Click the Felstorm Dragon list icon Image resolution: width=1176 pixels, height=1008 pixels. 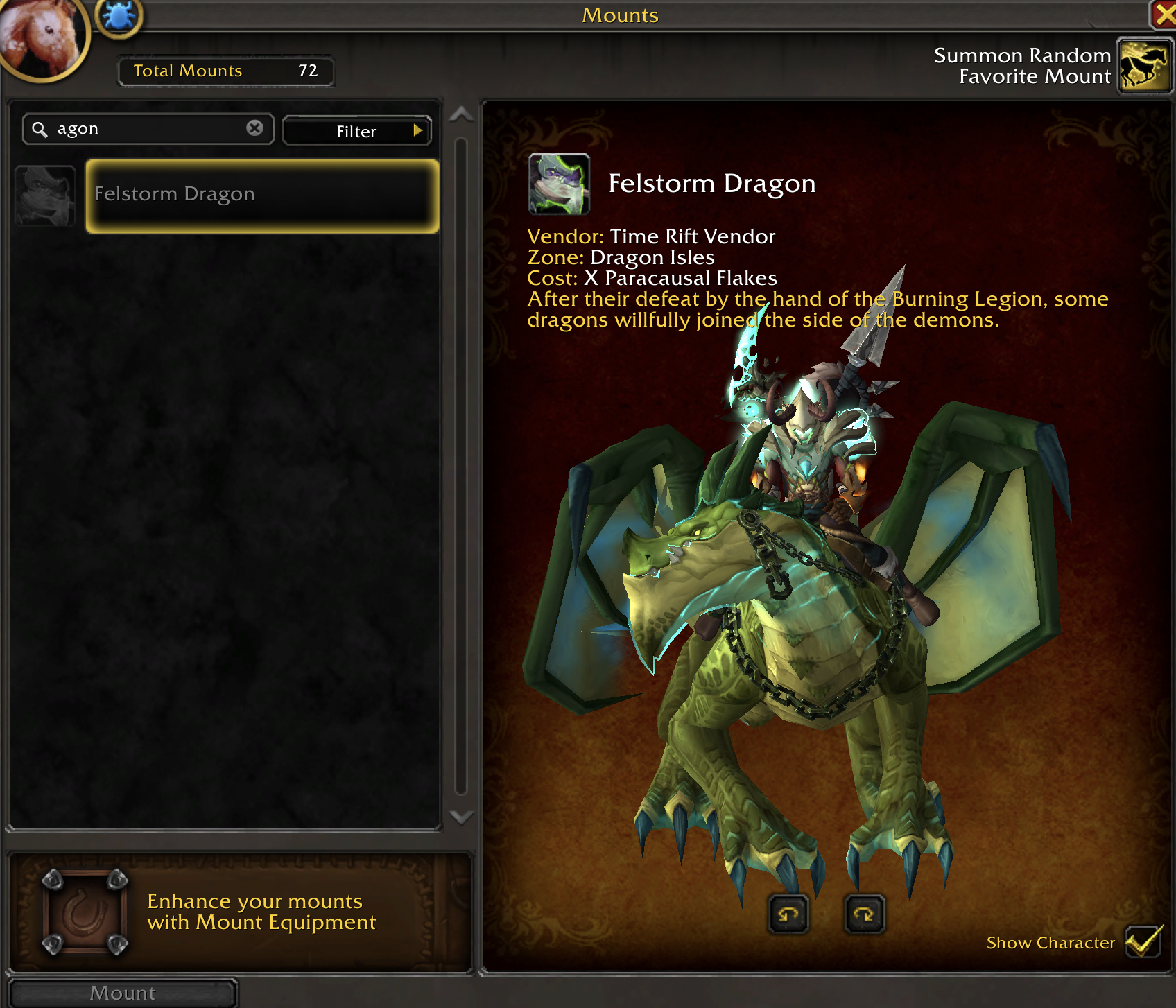pyautogui.click(x=46, y=195)
